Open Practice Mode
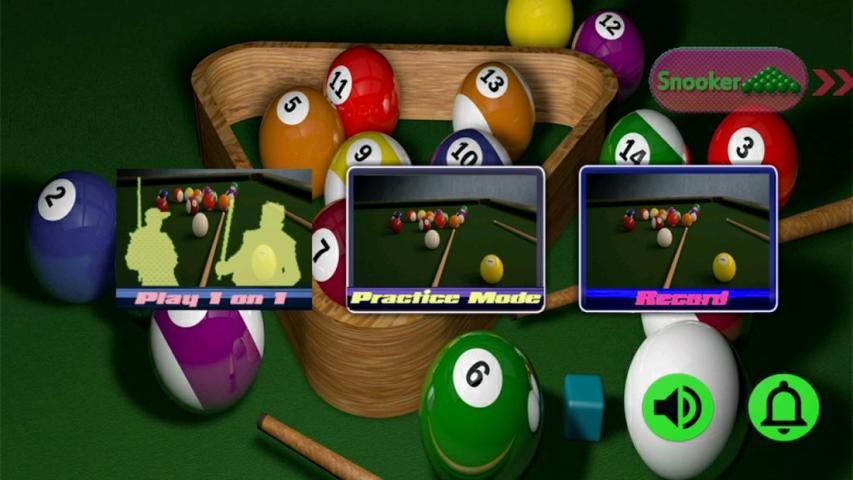This screenshot has height=480, width=853. click(x=445, y=239)
